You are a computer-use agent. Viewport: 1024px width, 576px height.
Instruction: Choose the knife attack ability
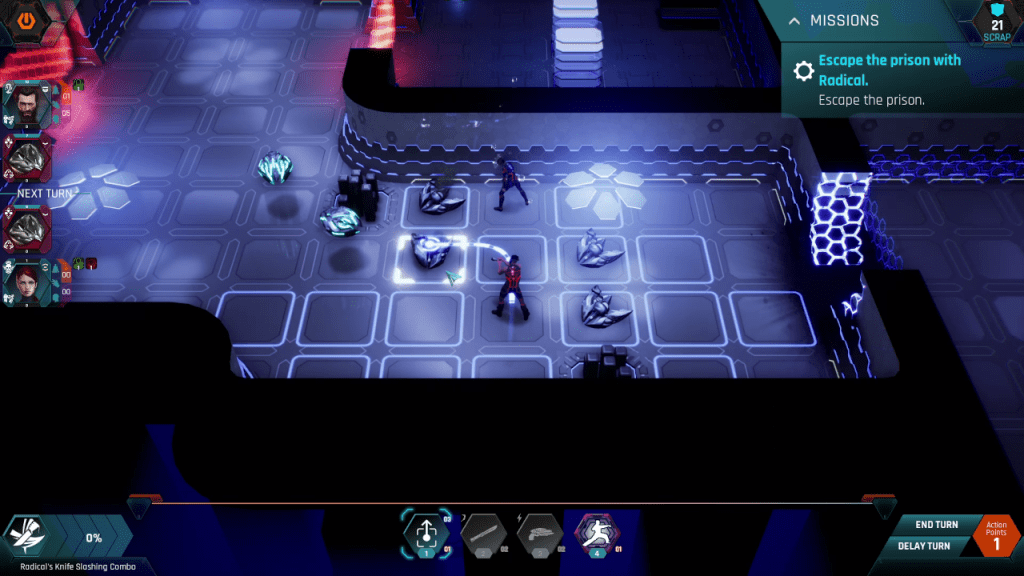tap(482, 535)
